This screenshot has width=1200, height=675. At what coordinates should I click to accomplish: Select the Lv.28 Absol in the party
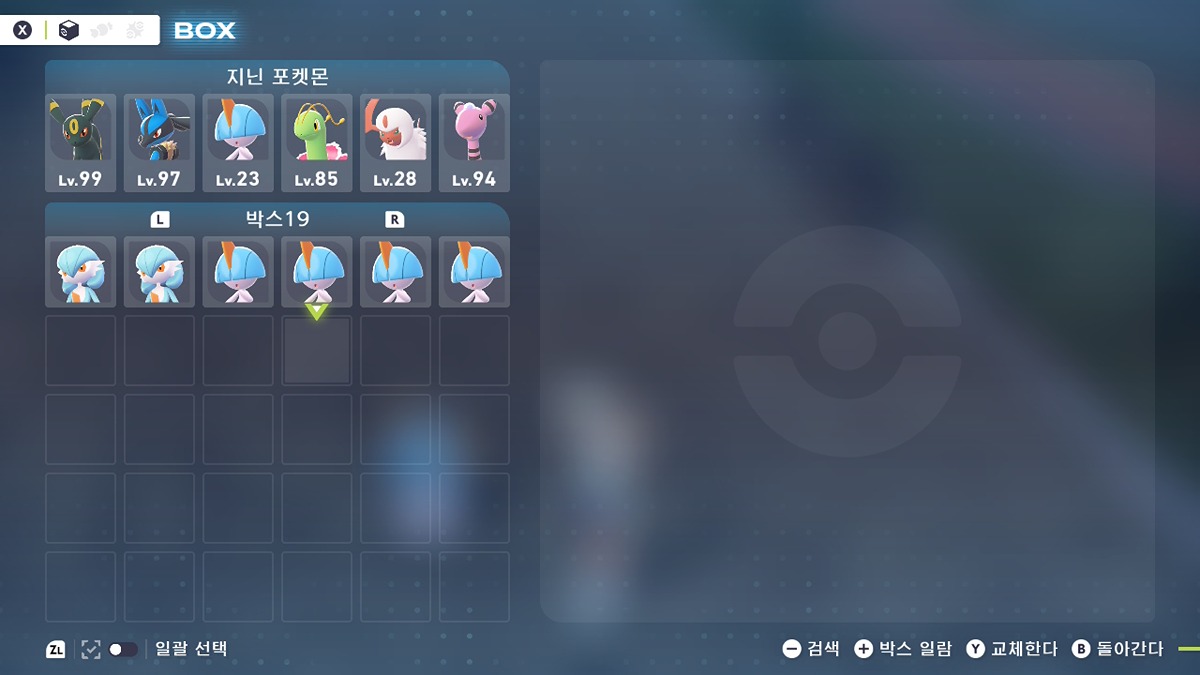click(395, 142)
